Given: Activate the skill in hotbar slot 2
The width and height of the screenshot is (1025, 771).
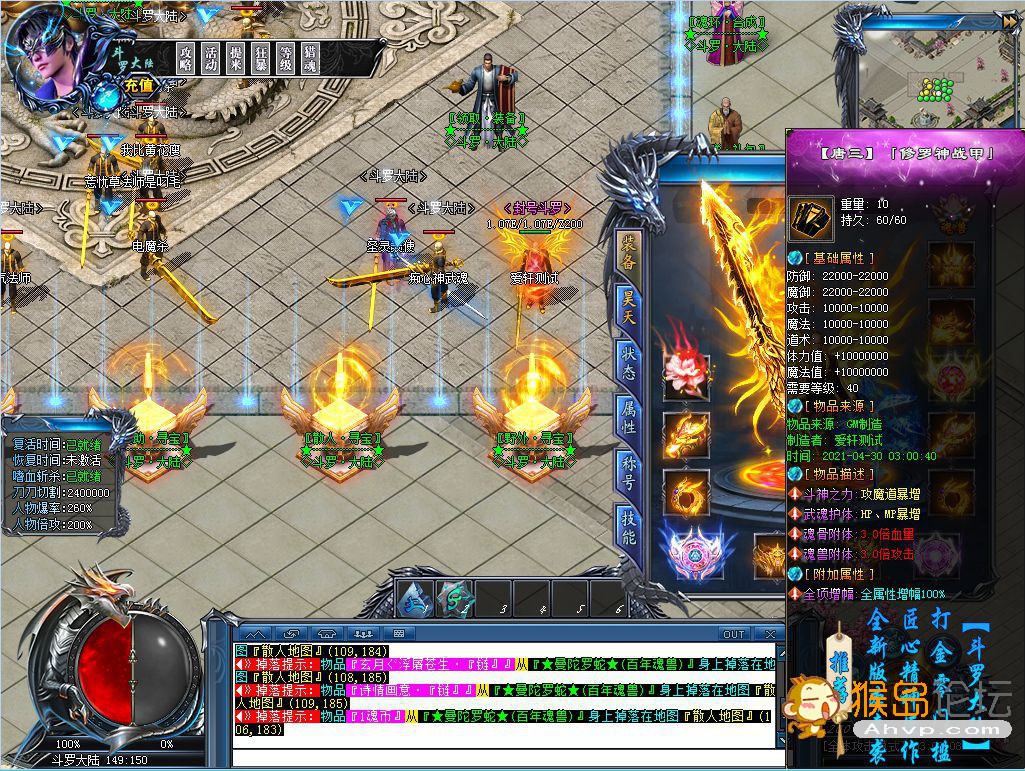Looking at the screenshot, I should [x=455, y=599].
